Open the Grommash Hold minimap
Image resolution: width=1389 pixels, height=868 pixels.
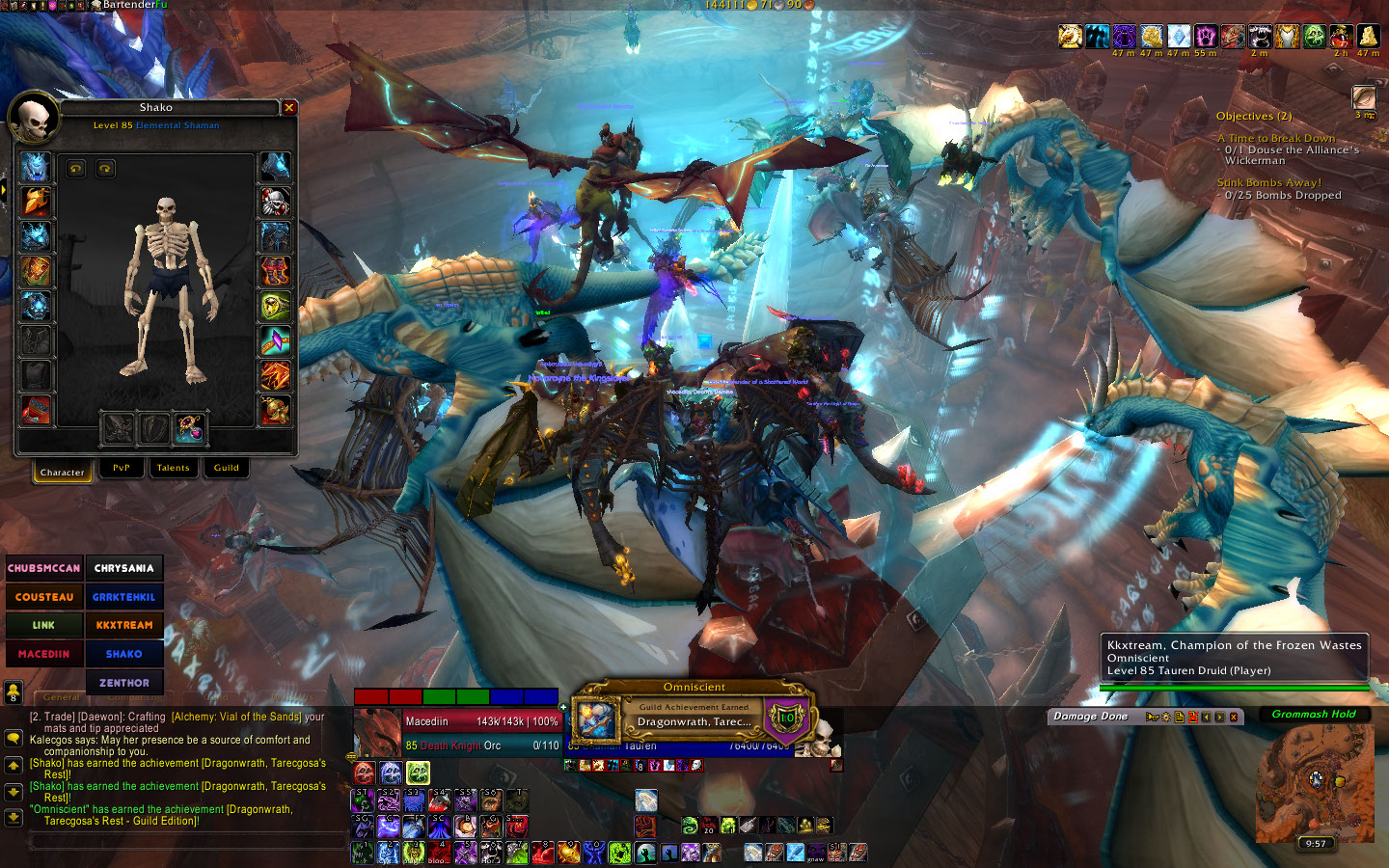(1315, 783)
